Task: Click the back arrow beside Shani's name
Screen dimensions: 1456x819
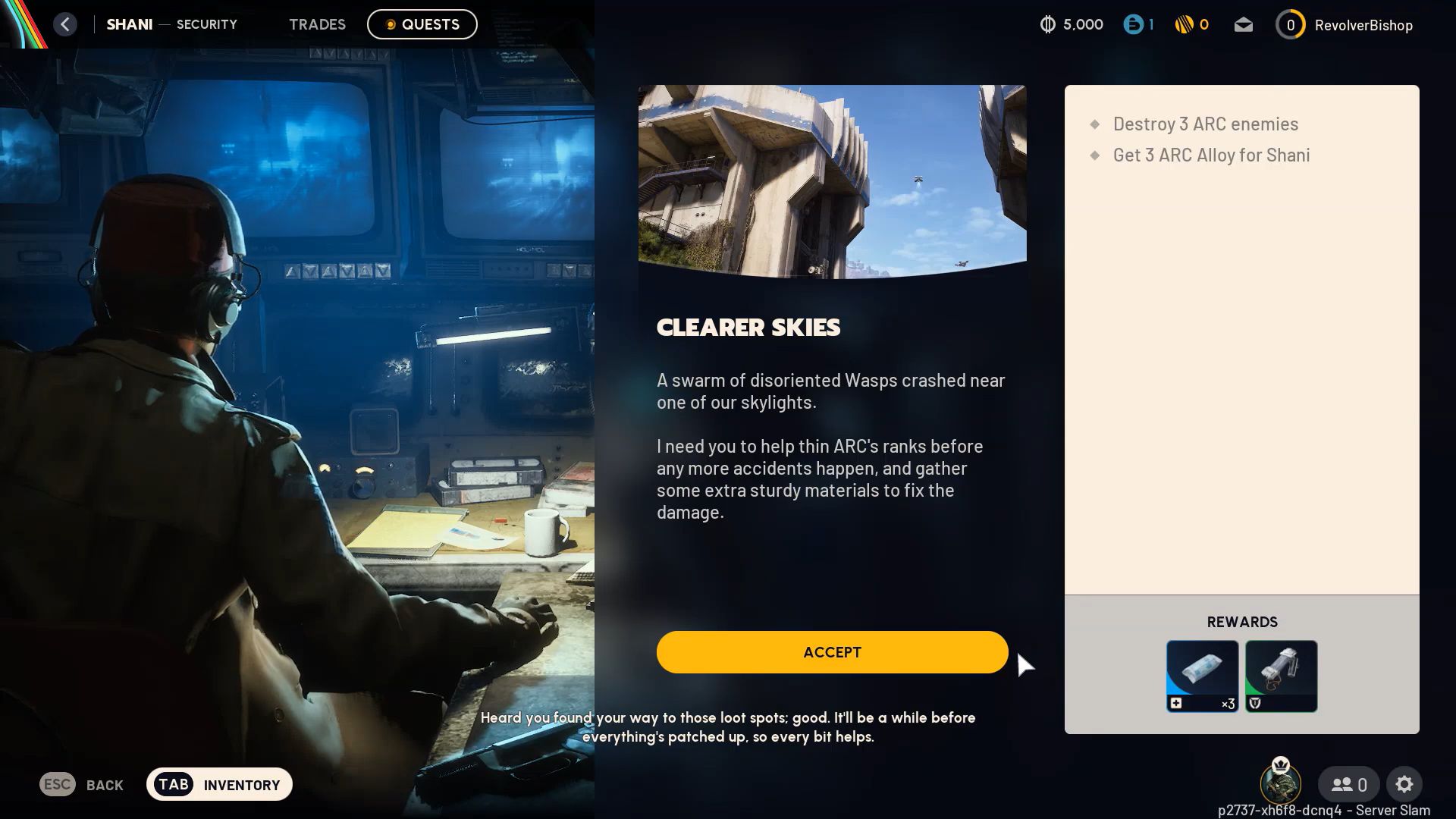Action: 65,24
